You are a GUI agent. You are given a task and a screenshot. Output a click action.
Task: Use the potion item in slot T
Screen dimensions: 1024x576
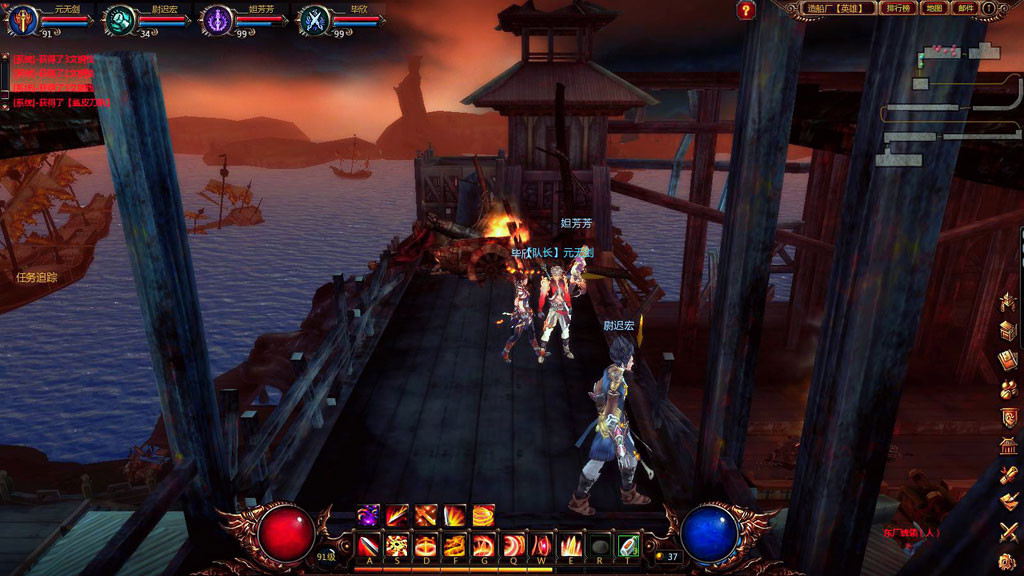pyautogui.click(x=628, y=546)
